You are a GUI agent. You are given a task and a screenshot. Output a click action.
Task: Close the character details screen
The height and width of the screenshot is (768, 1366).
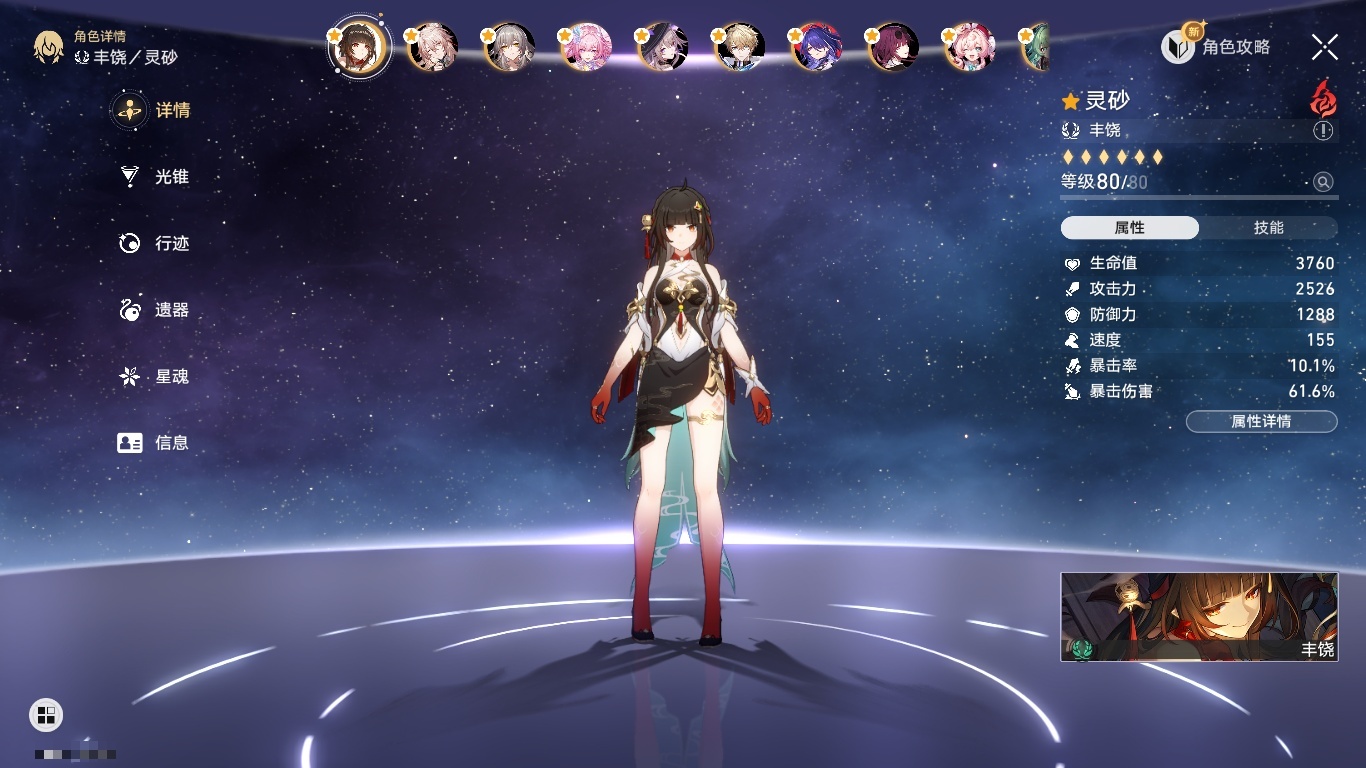tap(1325, 47)
